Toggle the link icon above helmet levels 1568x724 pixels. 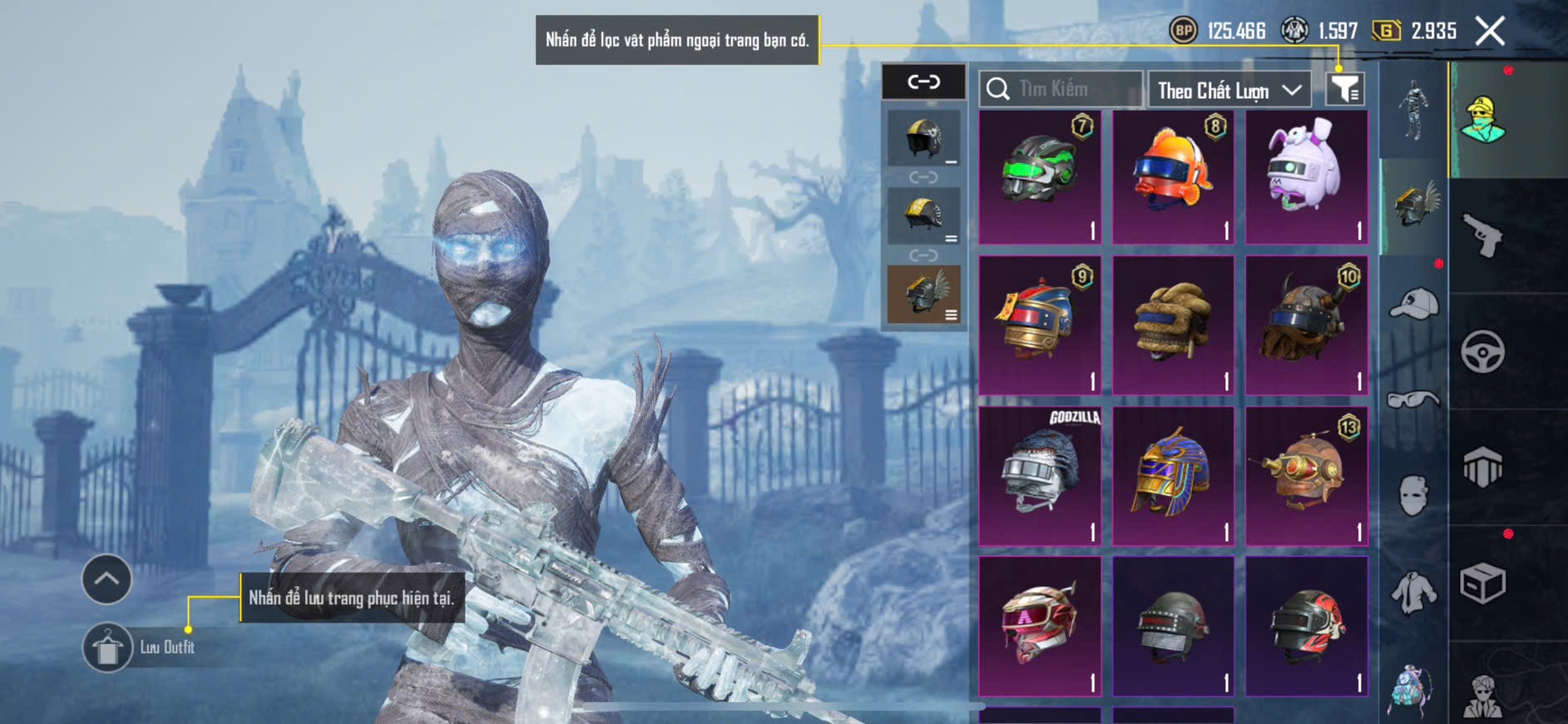(x=923, y=82)
